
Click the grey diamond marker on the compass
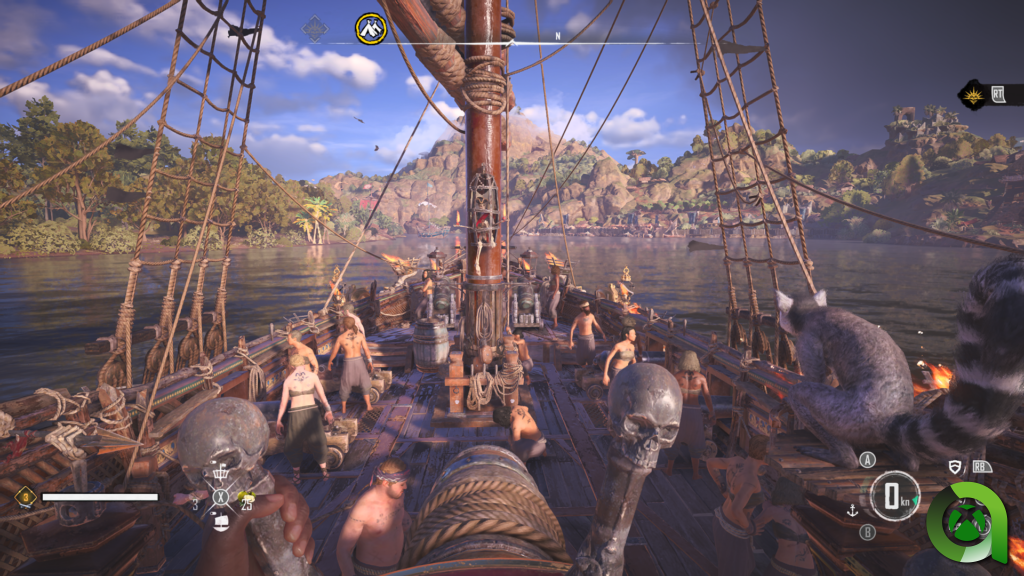coord(315,29)
